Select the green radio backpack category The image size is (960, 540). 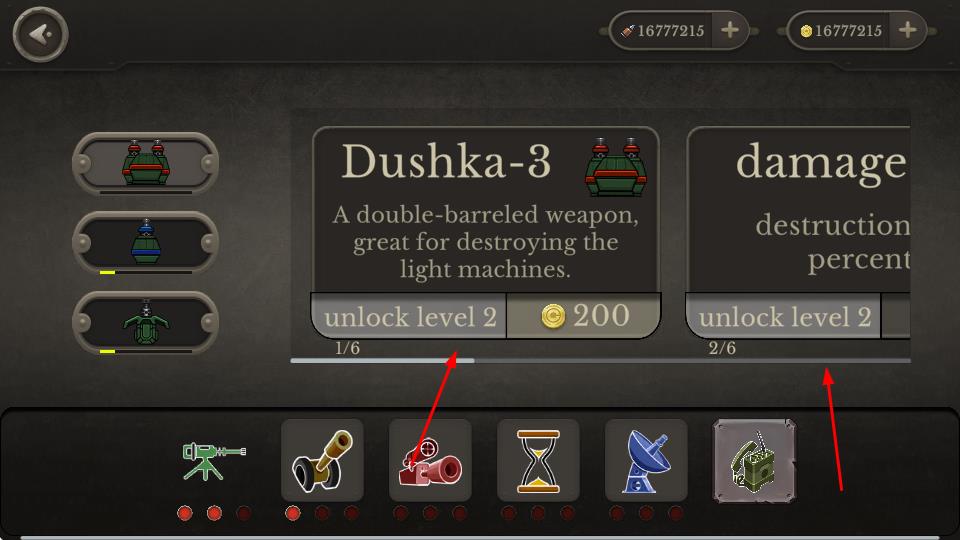[754, 461]
